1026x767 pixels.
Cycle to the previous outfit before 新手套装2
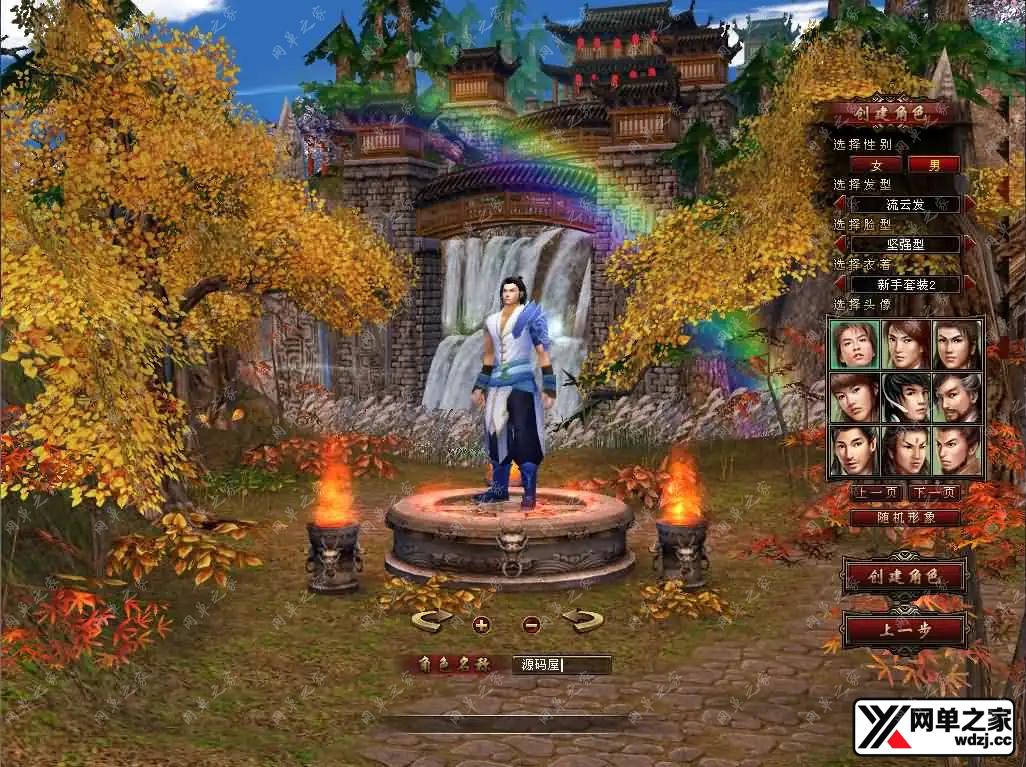click(x=840, y=284)
